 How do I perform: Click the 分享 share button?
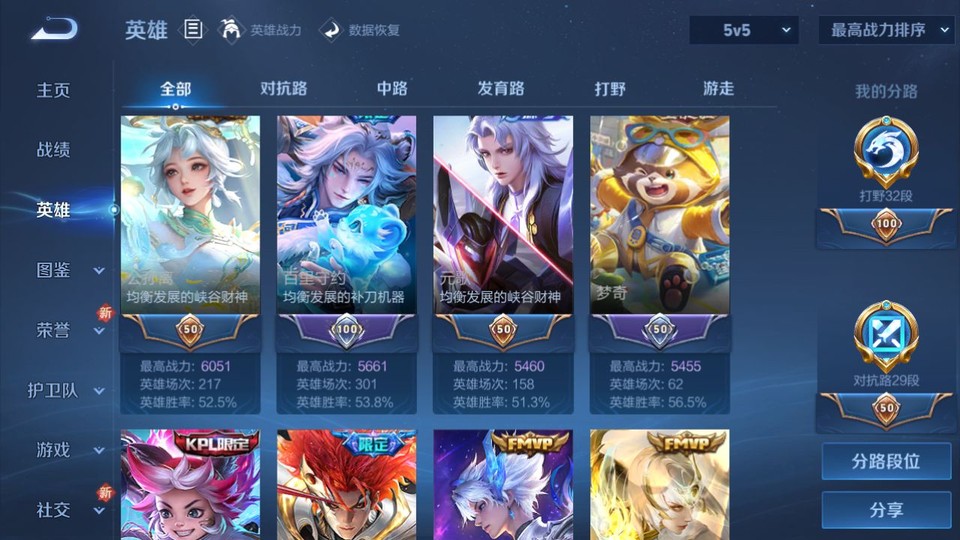click(886, 510)
